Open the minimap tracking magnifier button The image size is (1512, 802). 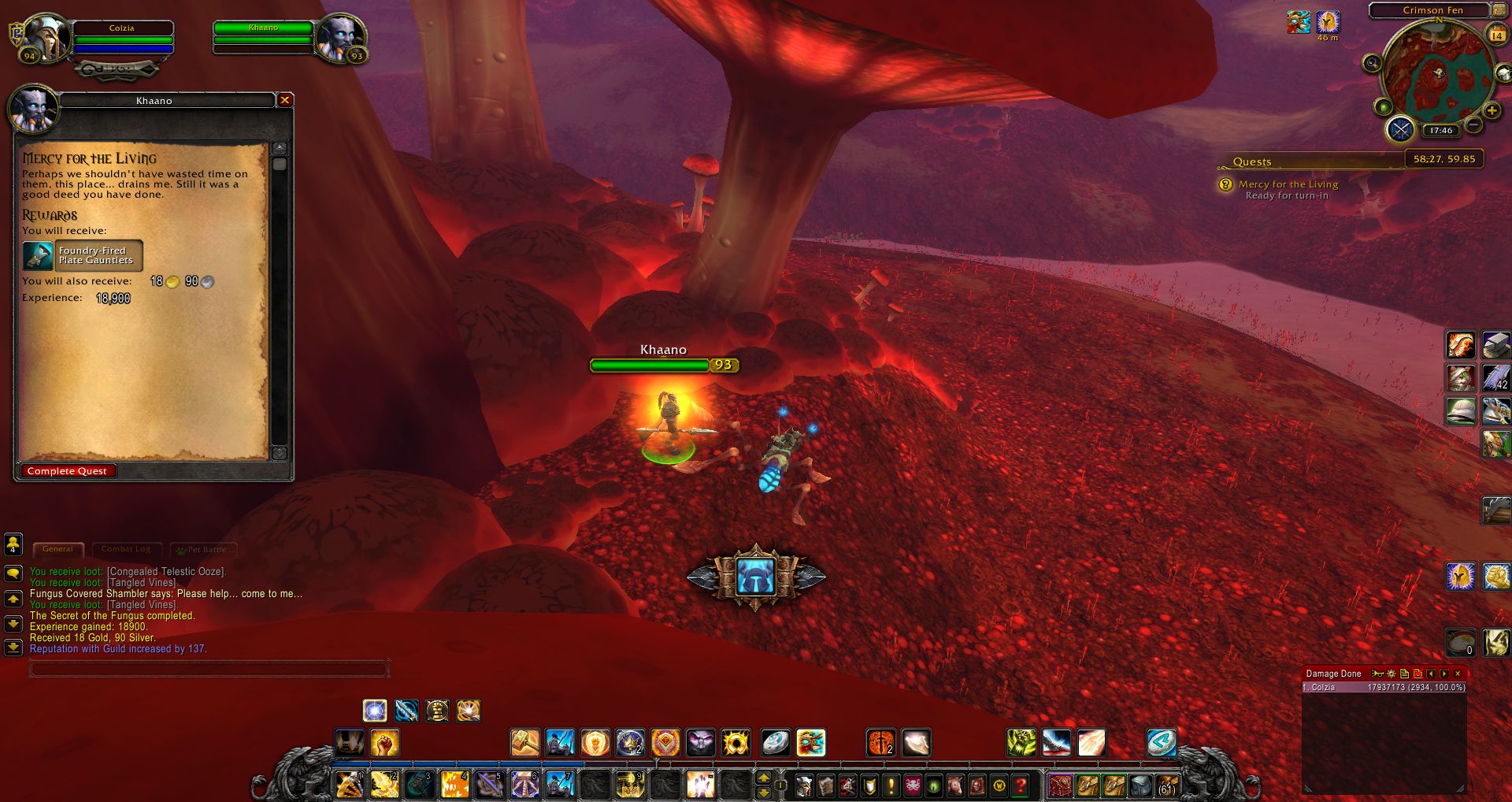point(1372,63)
